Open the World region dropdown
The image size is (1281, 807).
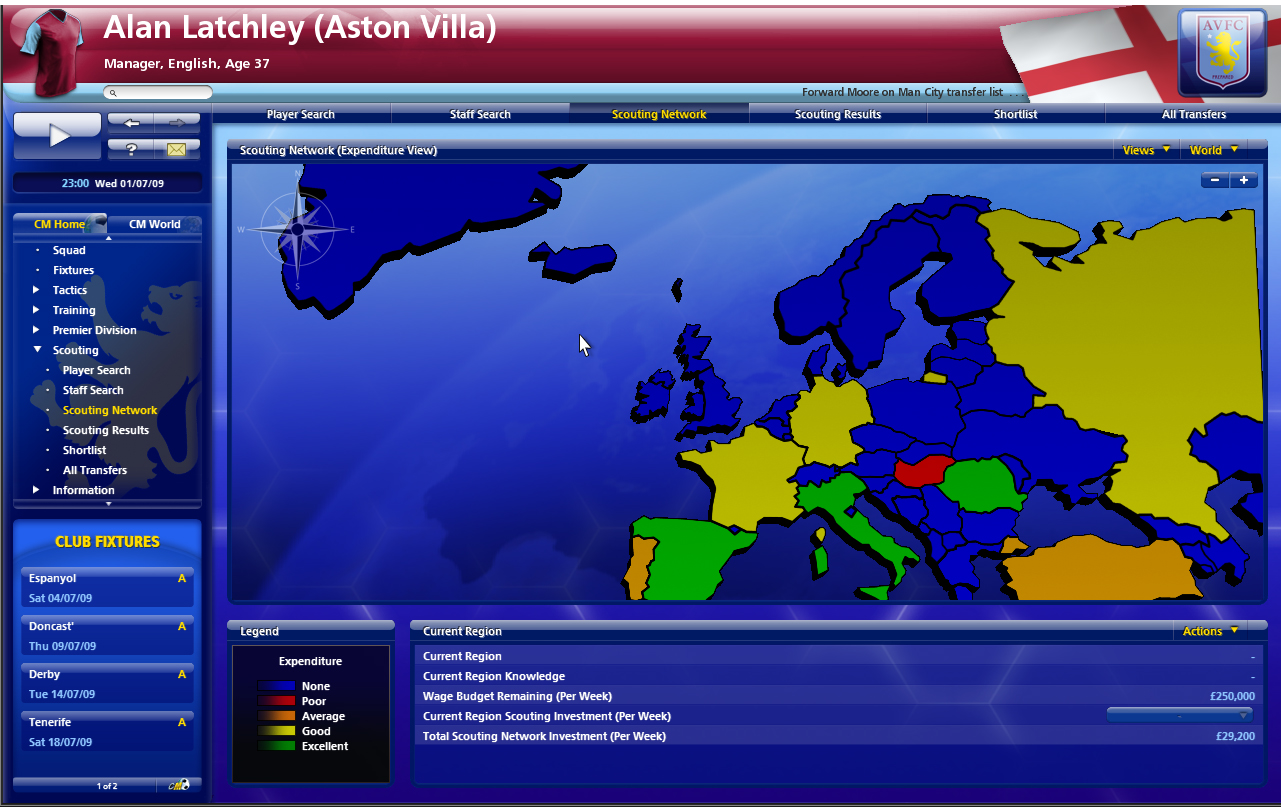tap(1213, 150)
